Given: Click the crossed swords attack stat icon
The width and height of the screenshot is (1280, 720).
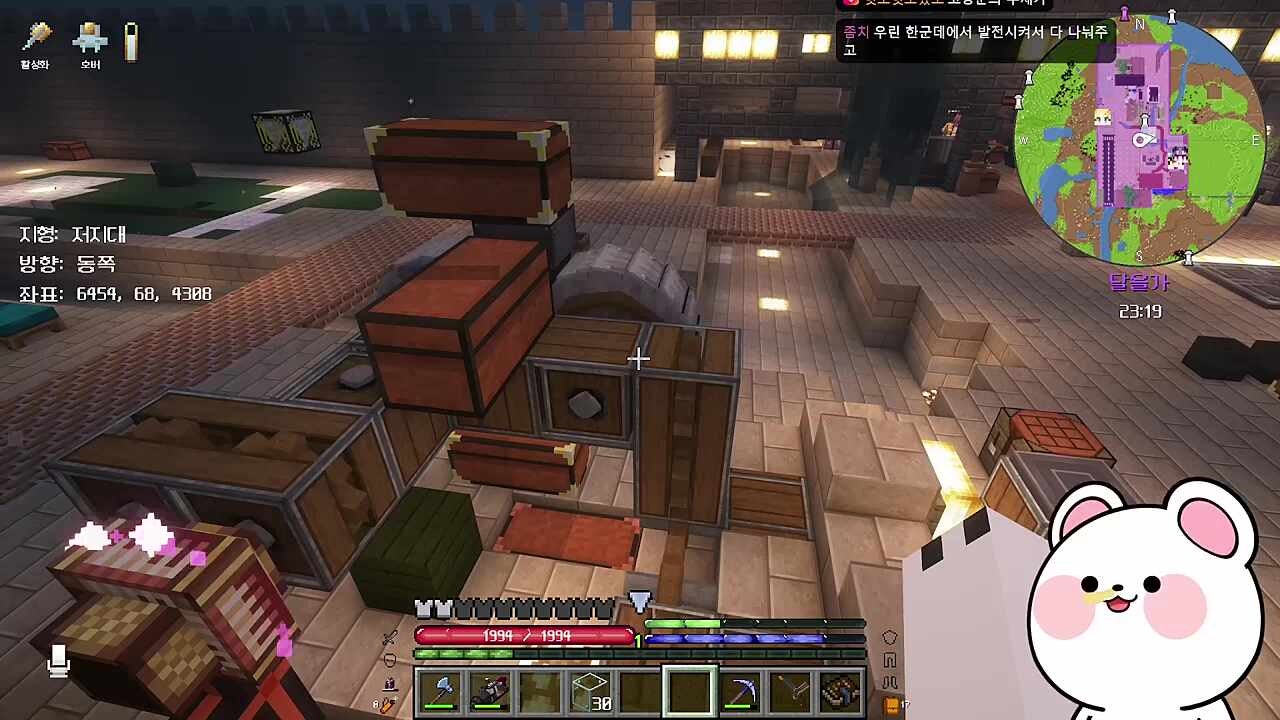Looking at the screenshot, I should pyautogui.click(x=391, y=638).
